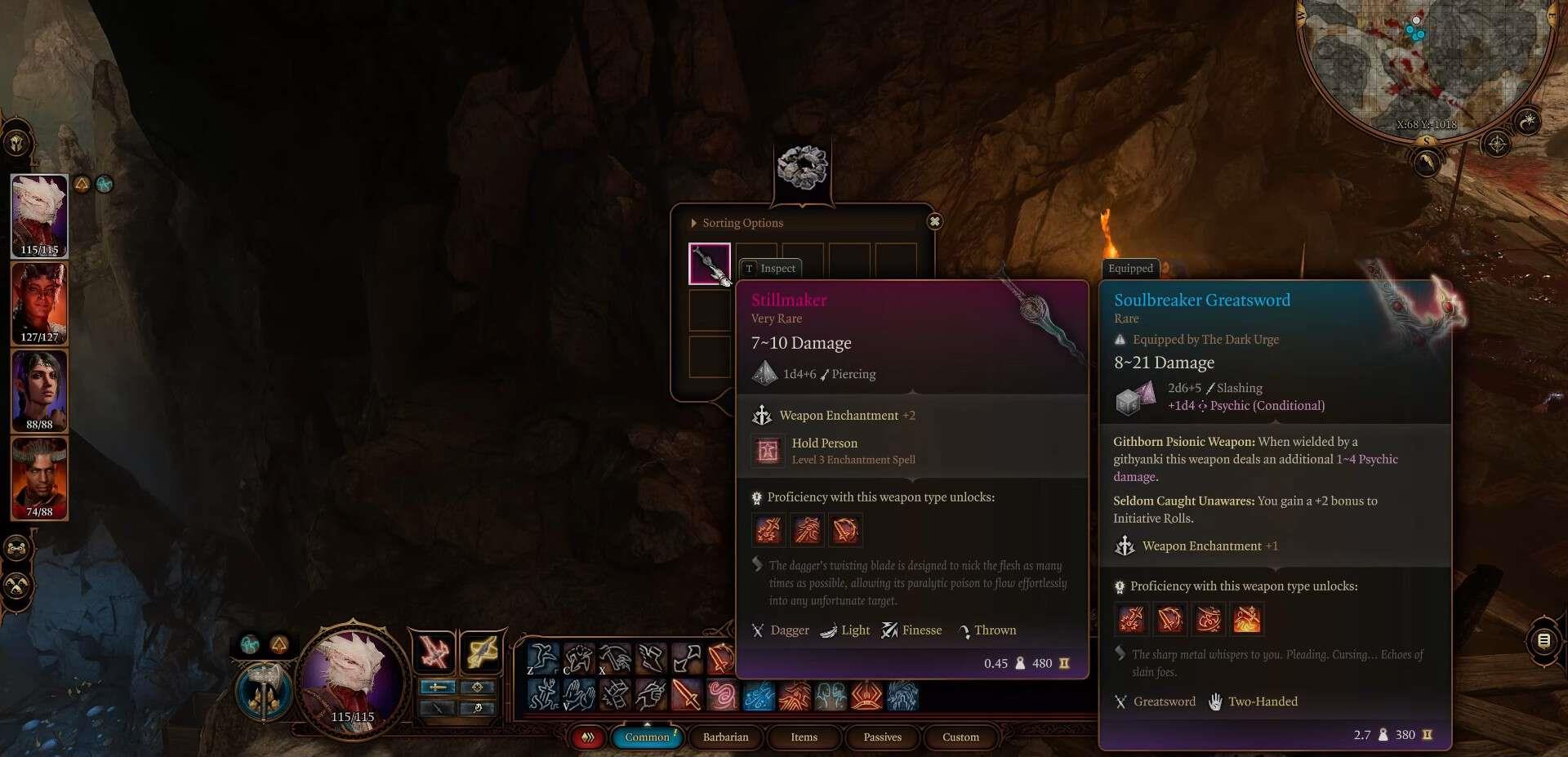Activate the red melee main-hand attack
The width and height of the screenshot is (1568, 757).
click(433, 652)
